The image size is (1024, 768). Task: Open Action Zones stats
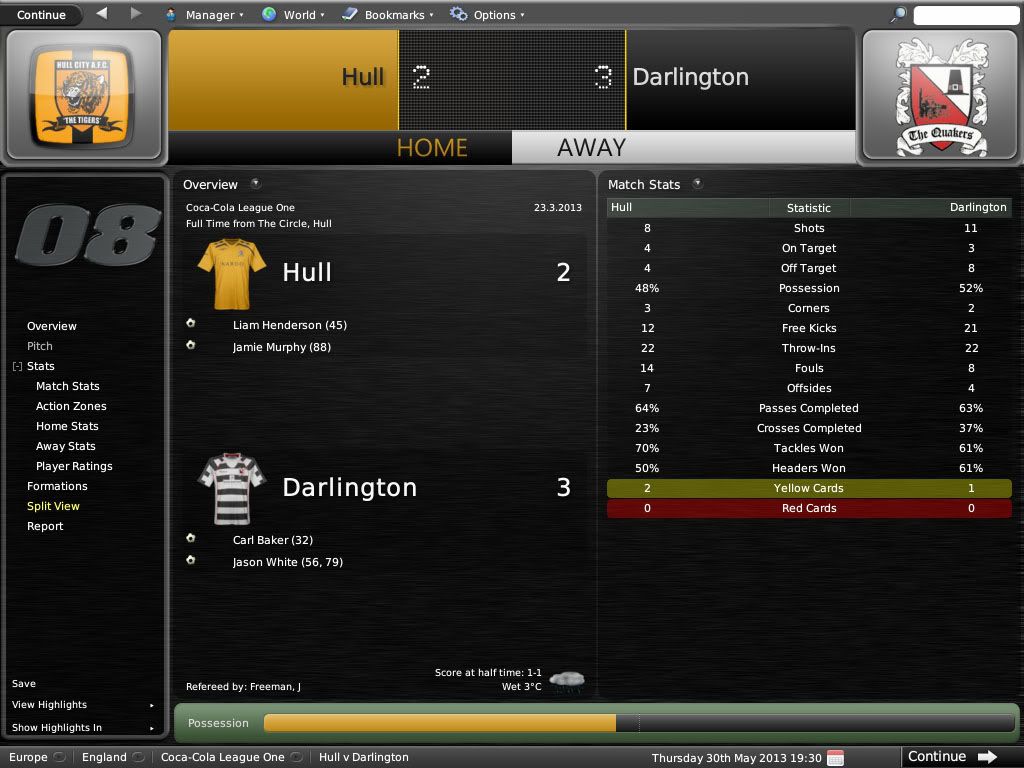[x=71, y=406]
